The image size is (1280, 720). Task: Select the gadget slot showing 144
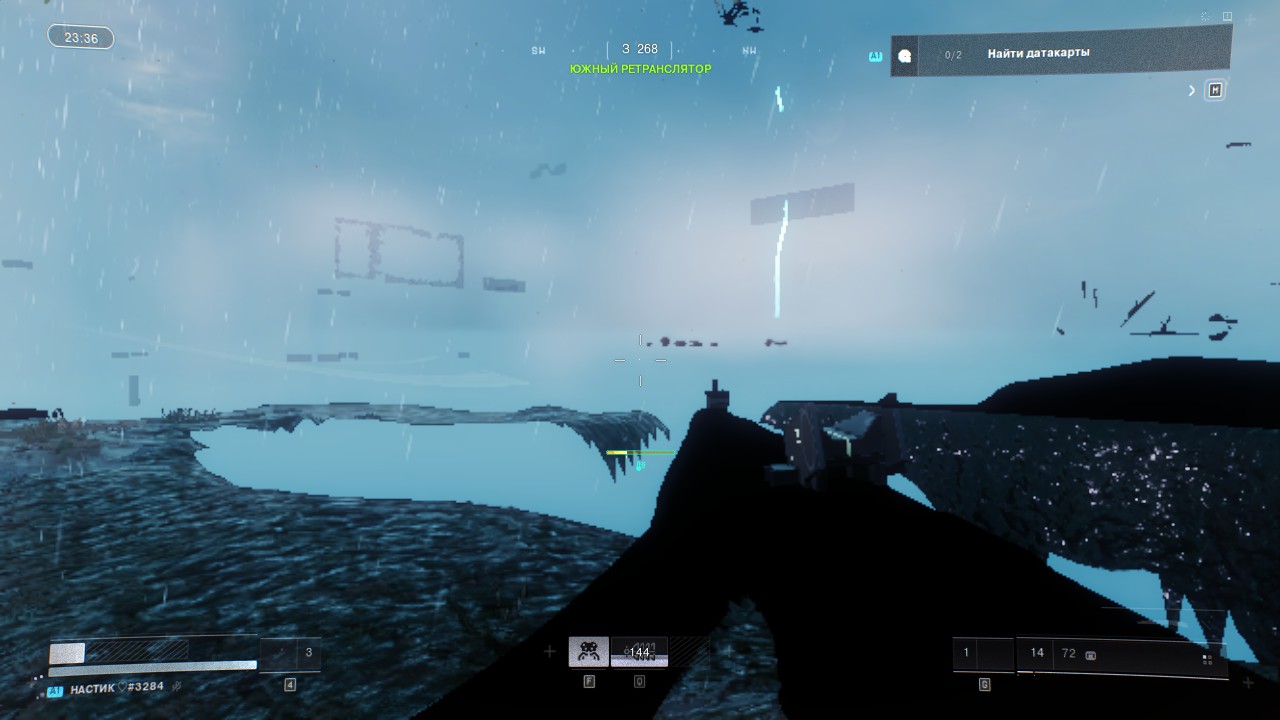tap(639, 652)
